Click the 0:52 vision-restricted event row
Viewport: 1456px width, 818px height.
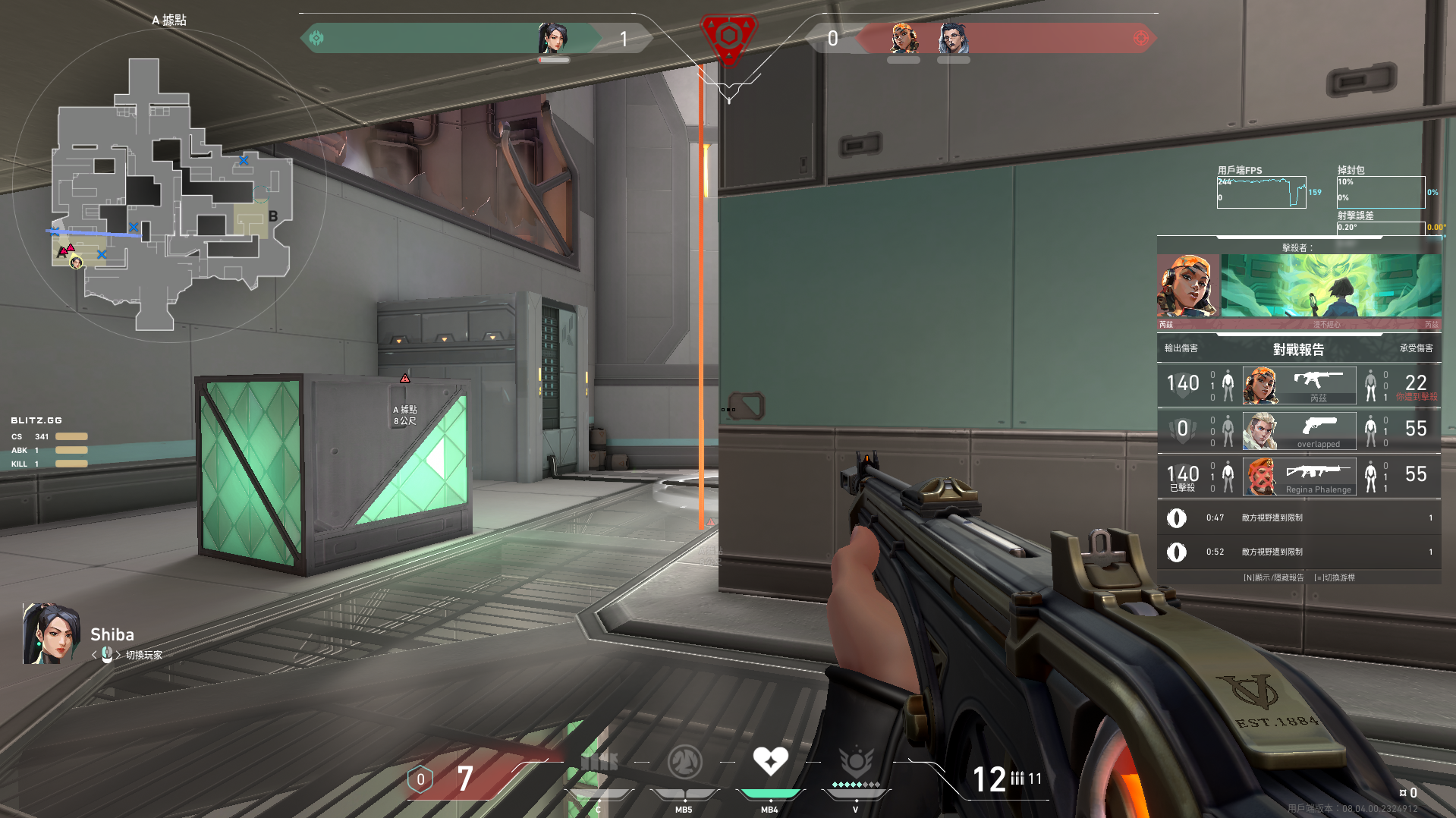[1299, 552]
